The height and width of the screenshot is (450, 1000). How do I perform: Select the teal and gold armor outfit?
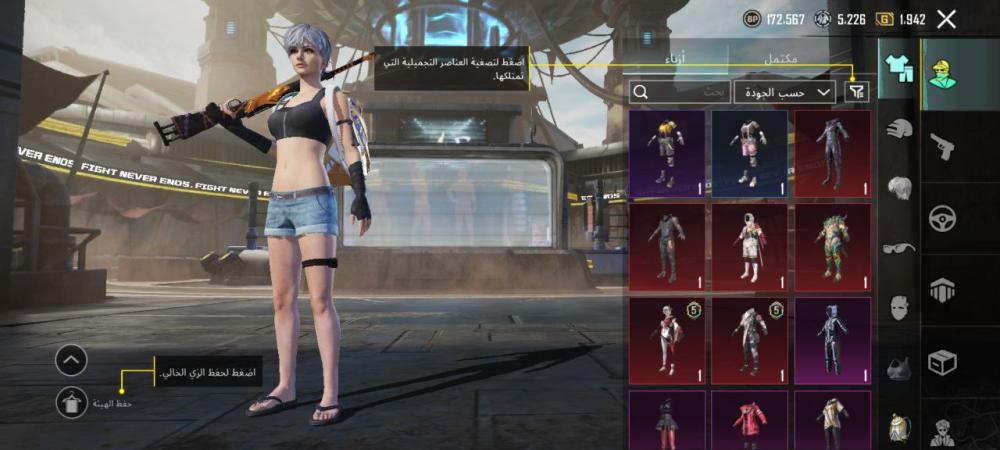pos(832,245)
